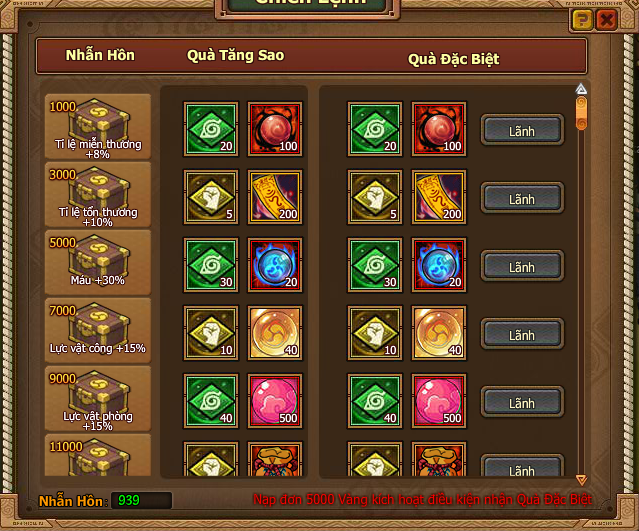Viewport: 639px width, 531px height.
Task: Hit Lãnh beside the blue swirl orb reward
Action: coord(522,266)
